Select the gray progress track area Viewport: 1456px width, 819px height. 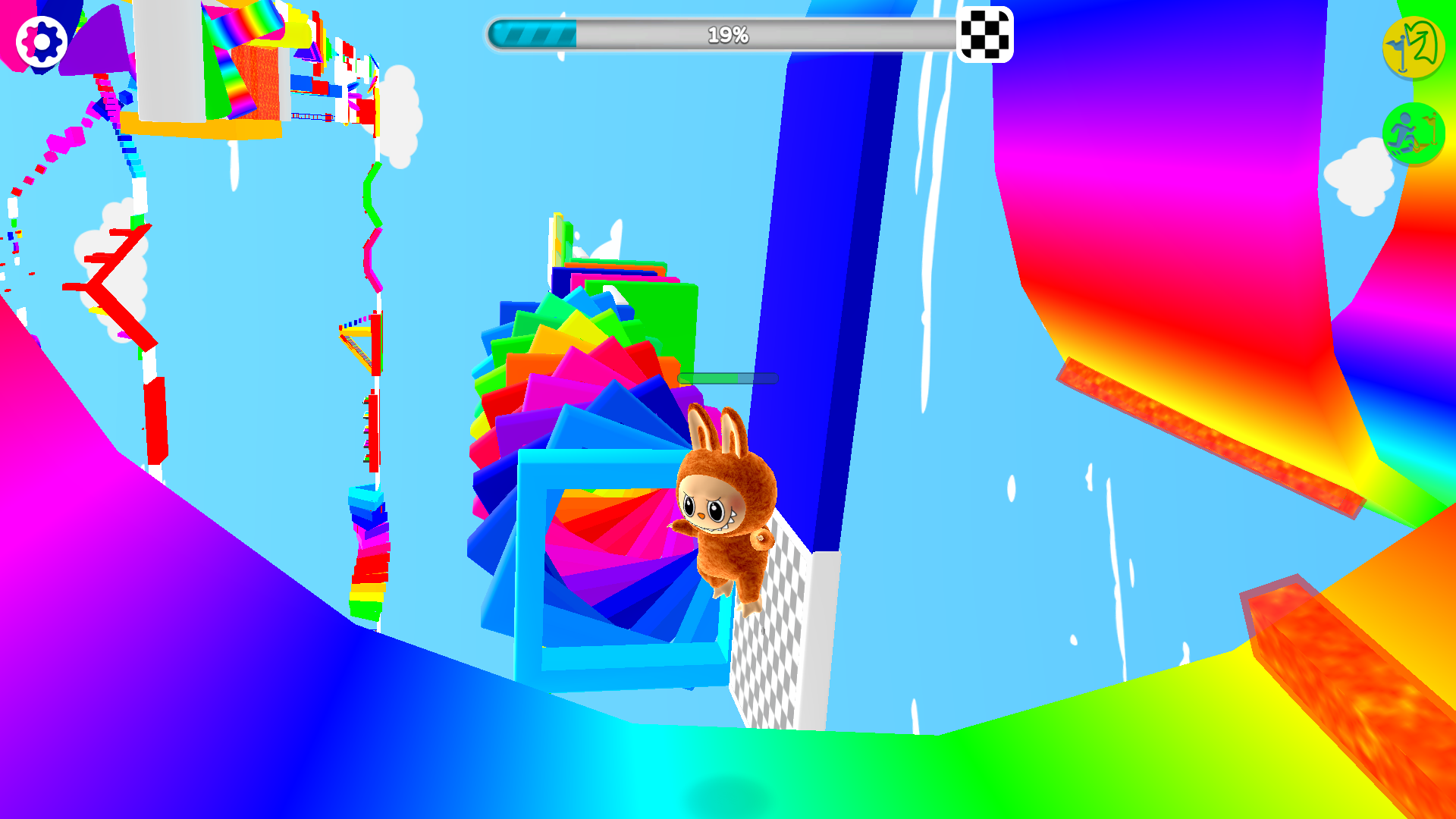(x=834, y=33)
